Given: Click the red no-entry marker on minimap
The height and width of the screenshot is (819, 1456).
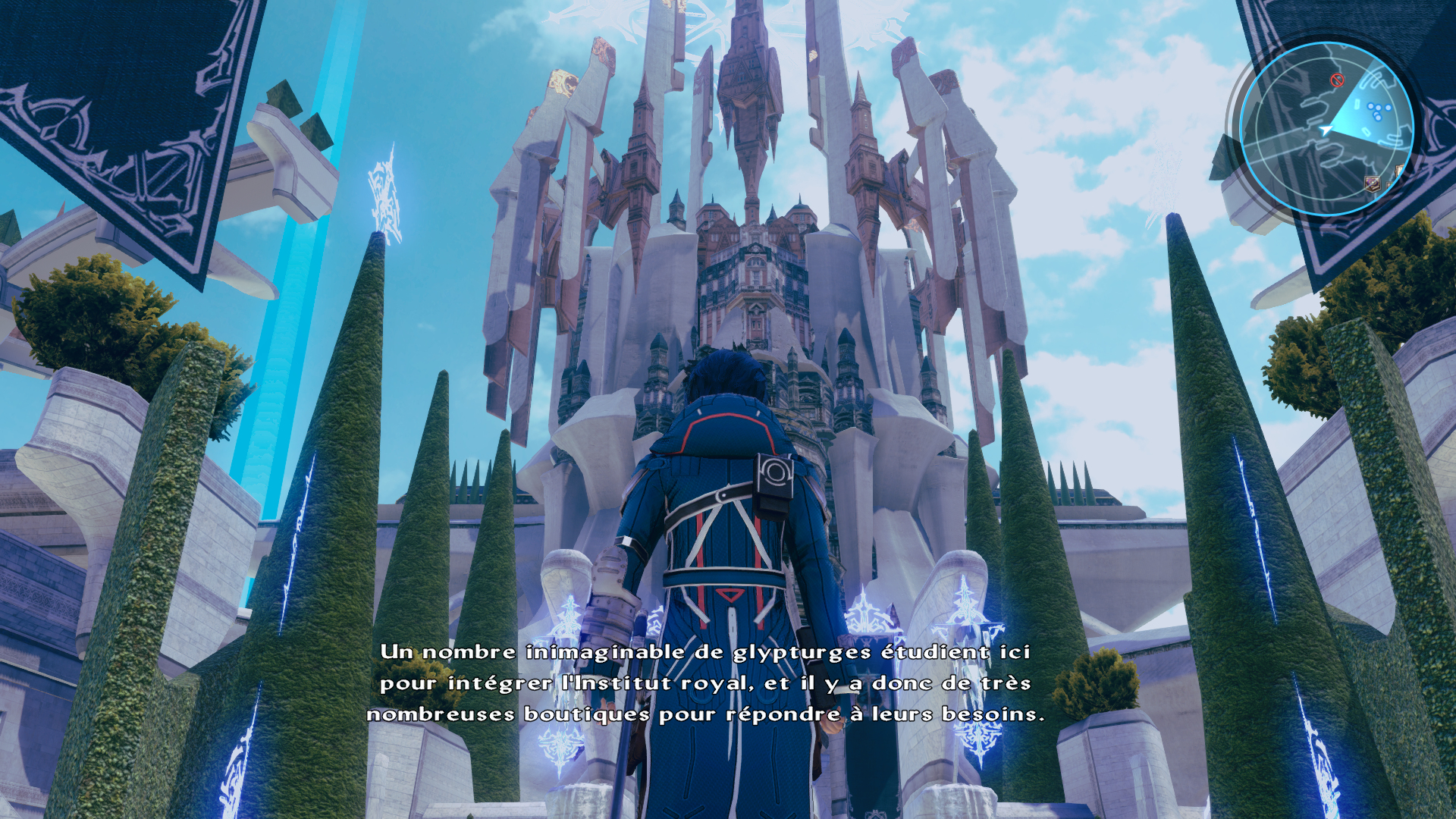Looking at the screenshot, I should 1337,80.
